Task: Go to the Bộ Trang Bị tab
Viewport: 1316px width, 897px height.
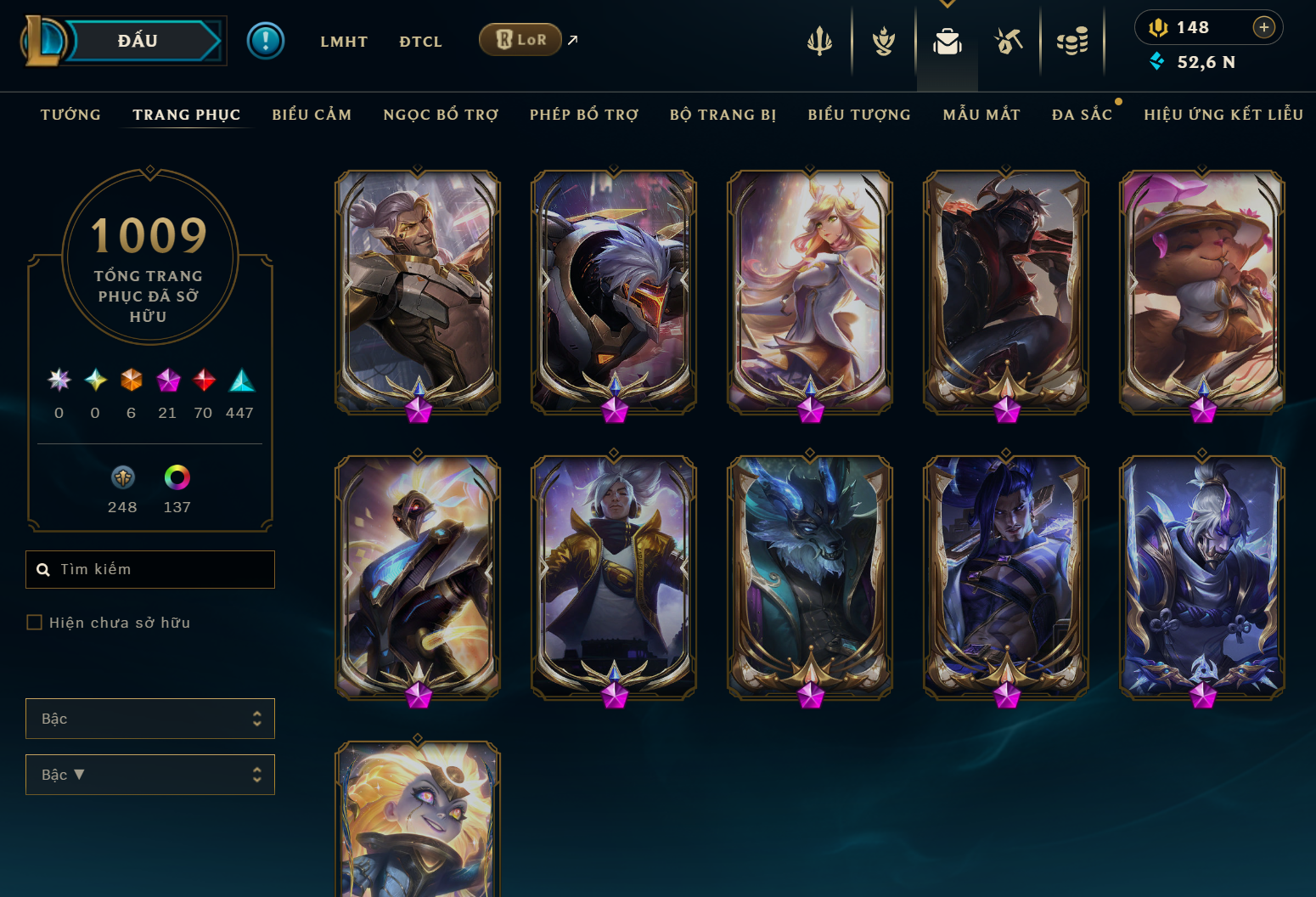Action: click(x=723, y=115)
